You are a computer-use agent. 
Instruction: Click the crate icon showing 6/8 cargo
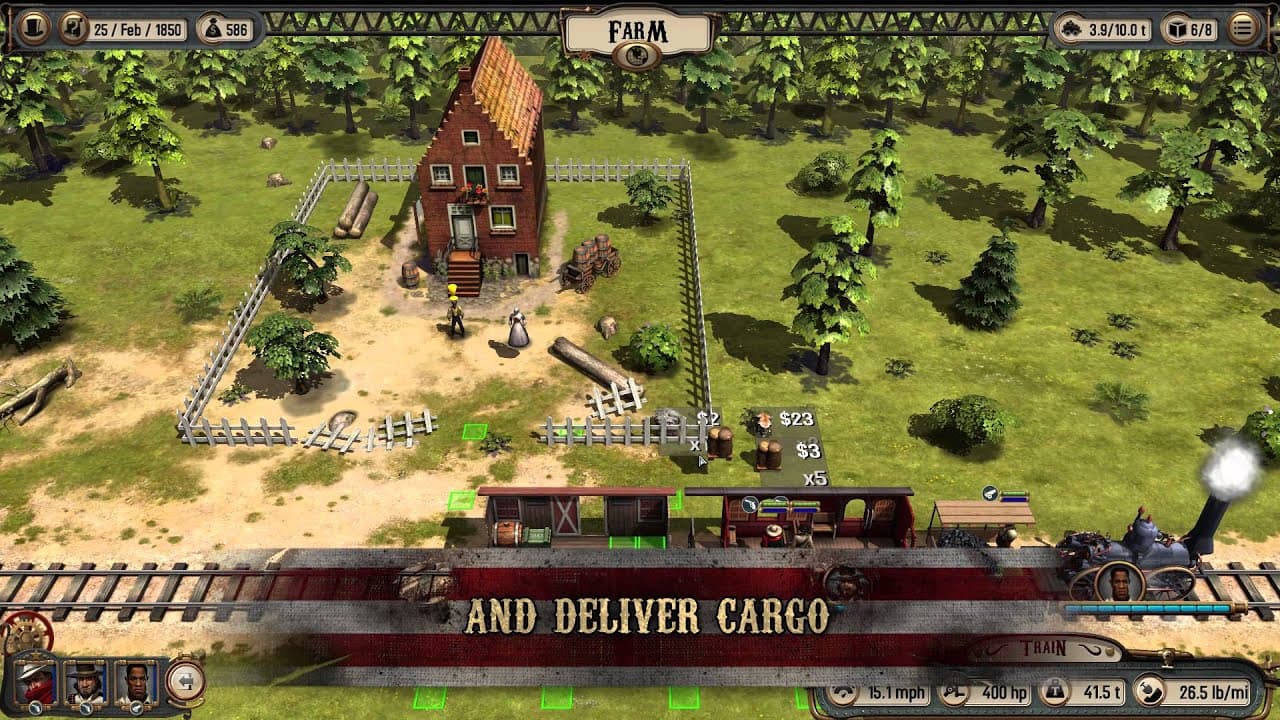point(1178,29)
